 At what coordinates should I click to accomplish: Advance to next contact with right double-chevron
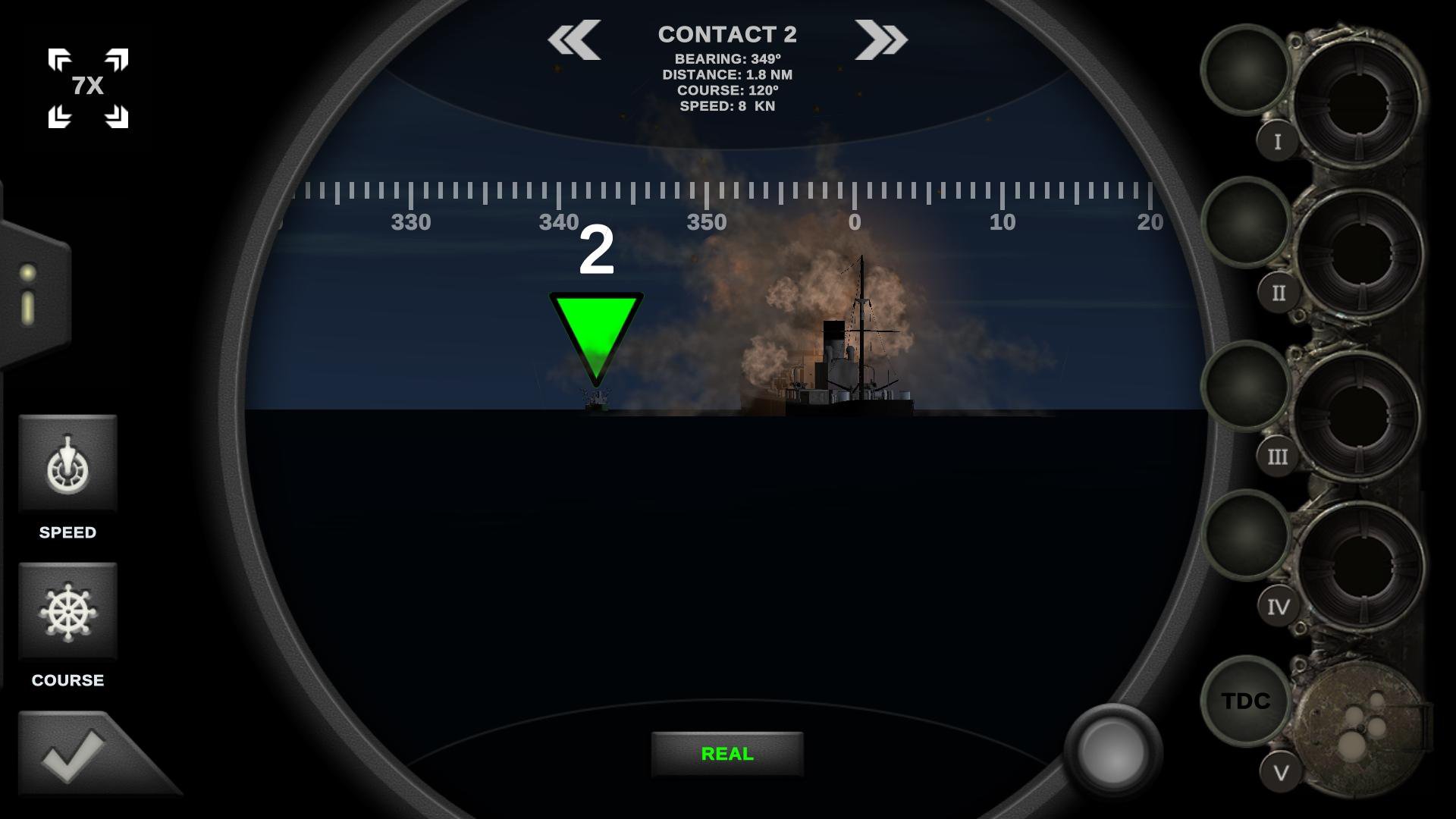(882, 39)
